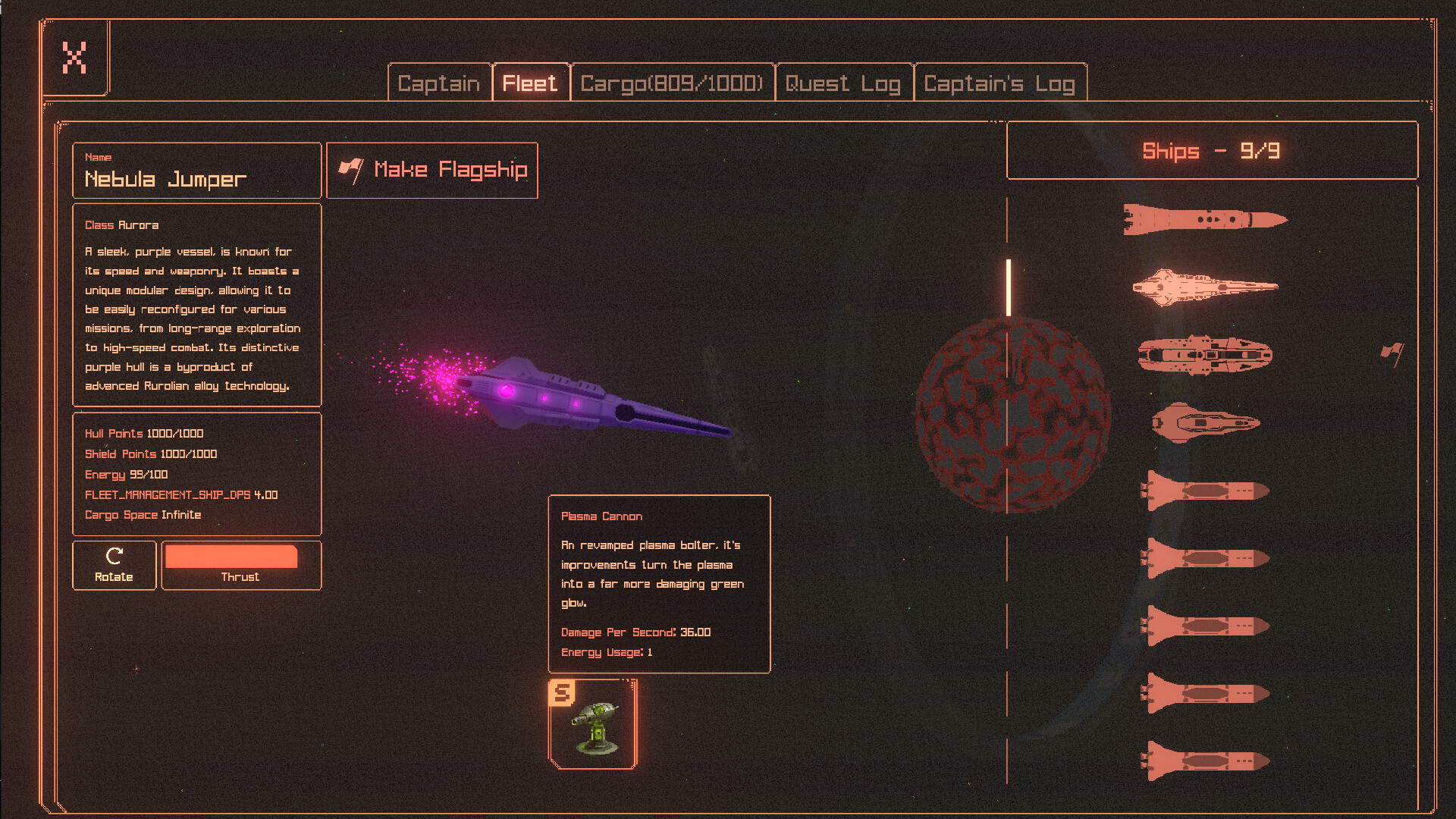The height and width of the screenshot is (819, 1456).
Task: Click the Ships - 9/9 header
Action: [x=1211, y=151]
